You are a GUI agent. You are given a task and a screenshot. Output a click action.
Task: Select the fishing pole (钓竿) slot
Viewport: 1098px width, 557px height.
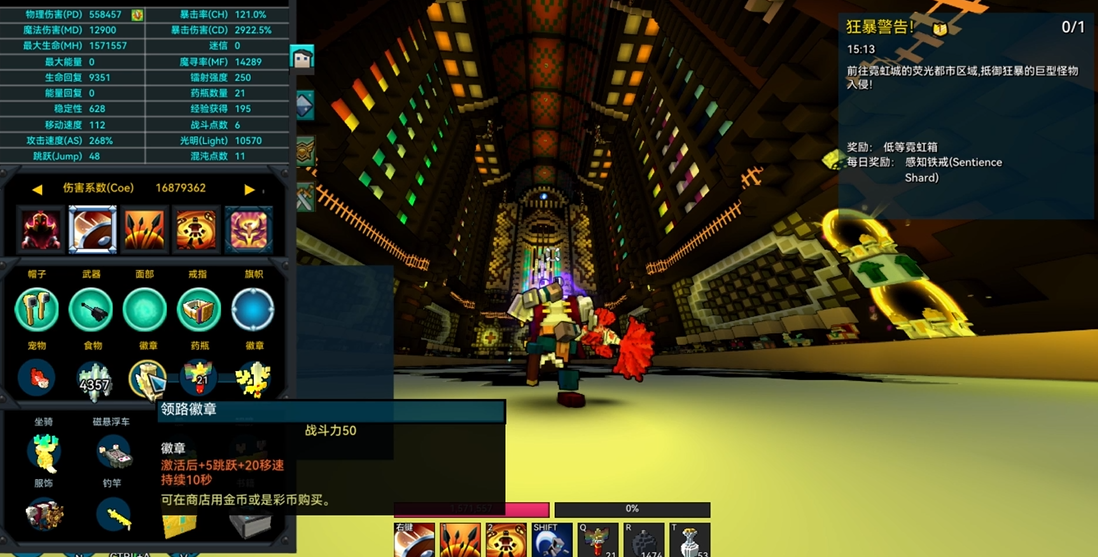coord(115,515)
